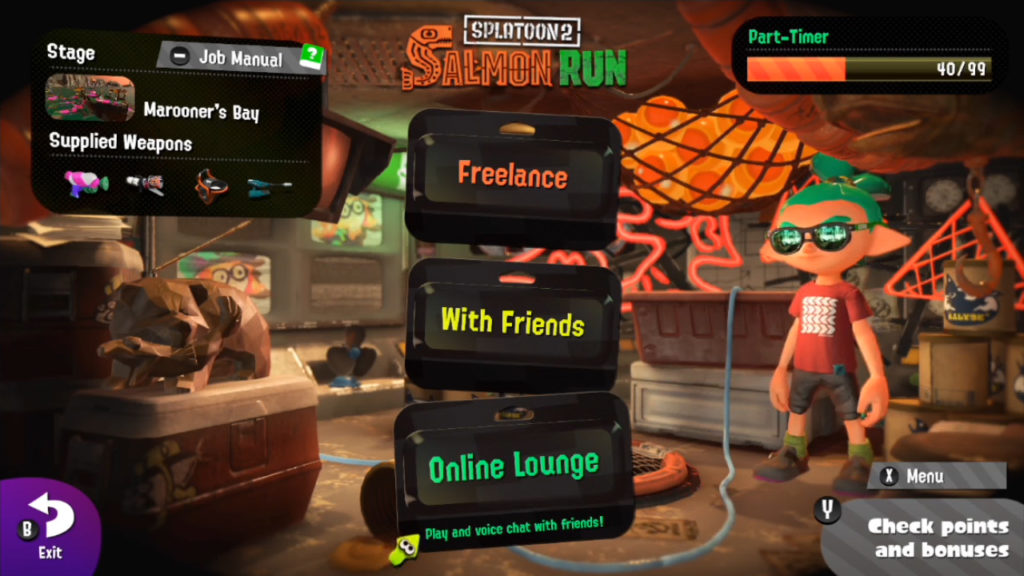
Task: Open the Job Manual
Action: (240, 57)
